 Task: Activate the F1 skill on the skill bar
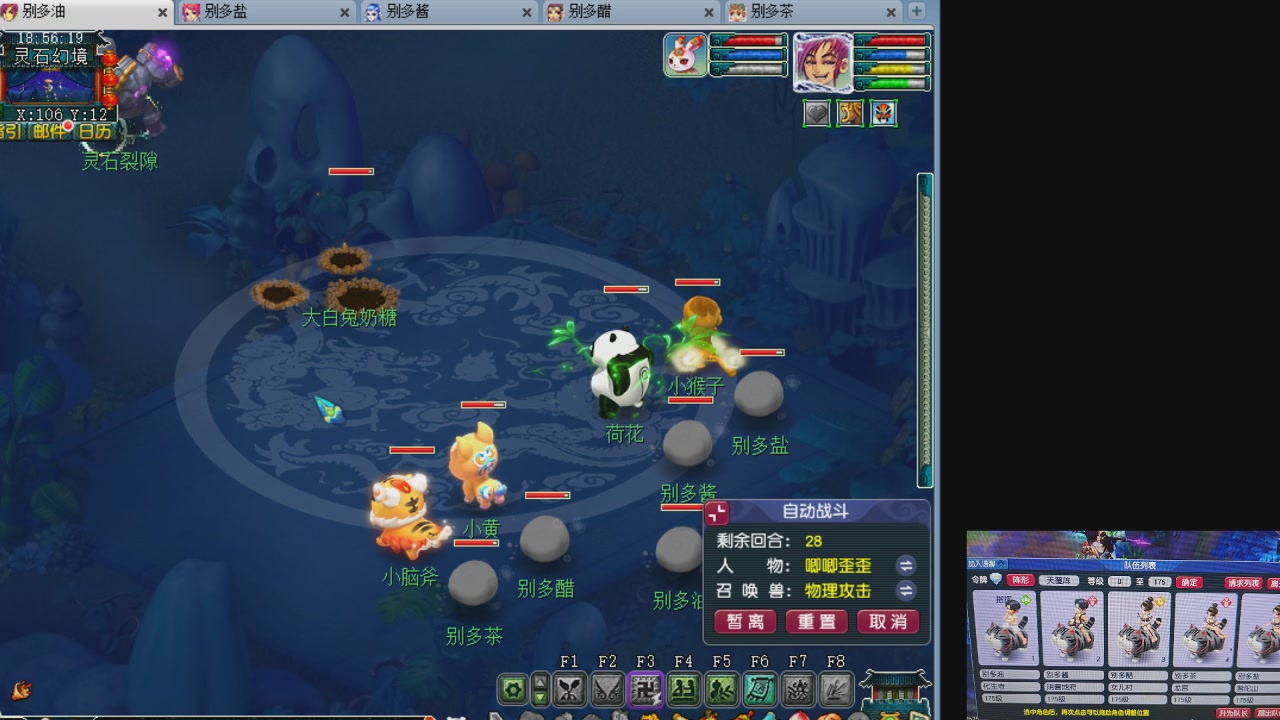pyautogui.click(x=570, y=688)
